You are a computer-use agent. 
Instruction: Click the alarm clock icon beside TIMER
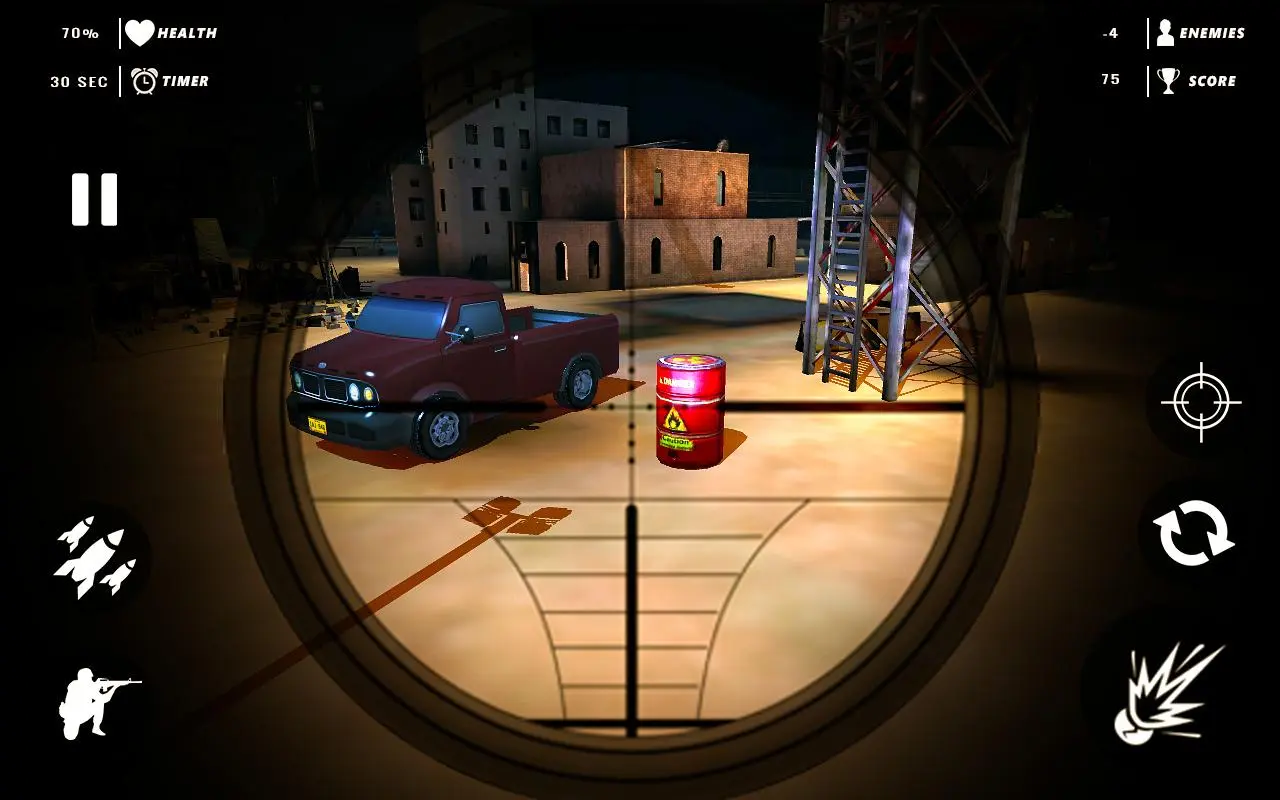146,80
